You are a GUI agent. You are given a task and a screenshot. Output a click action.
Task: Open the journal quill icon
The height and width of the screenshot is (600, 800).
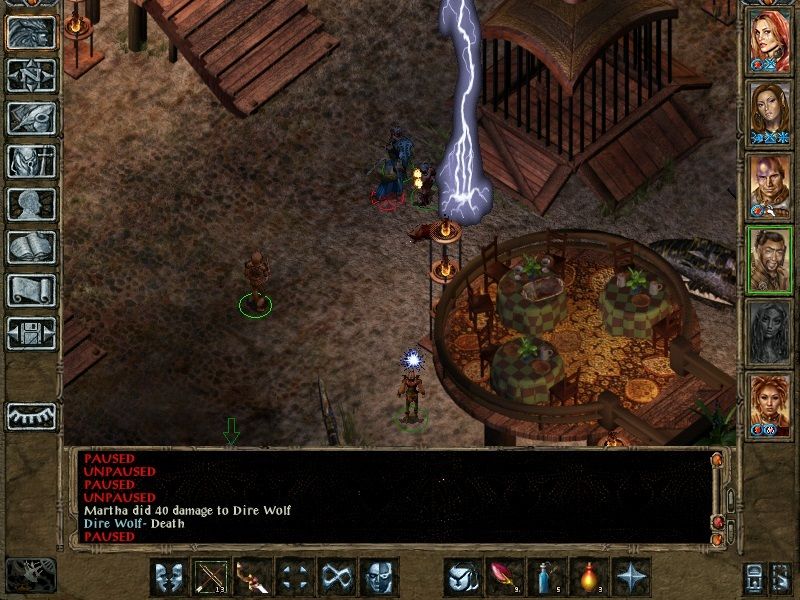pos(31,118)
